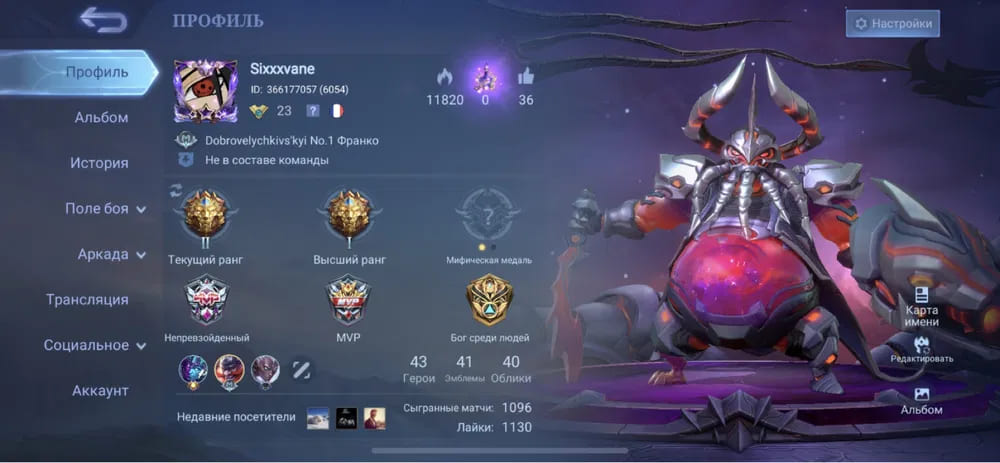1000x463 pixels.
Task: Open the Настройки settings button
Action: click(892, 23)
